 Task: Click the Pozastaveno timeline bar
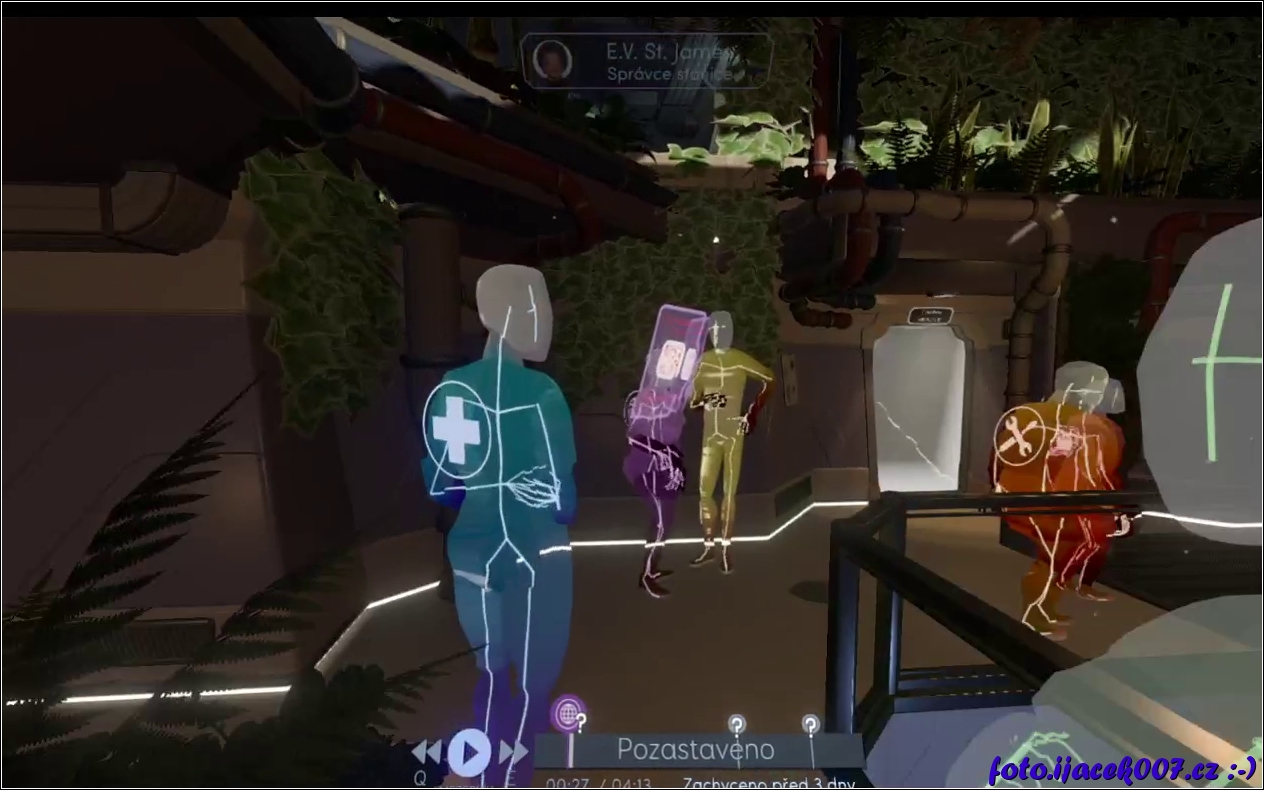click(x=696, y=749)
